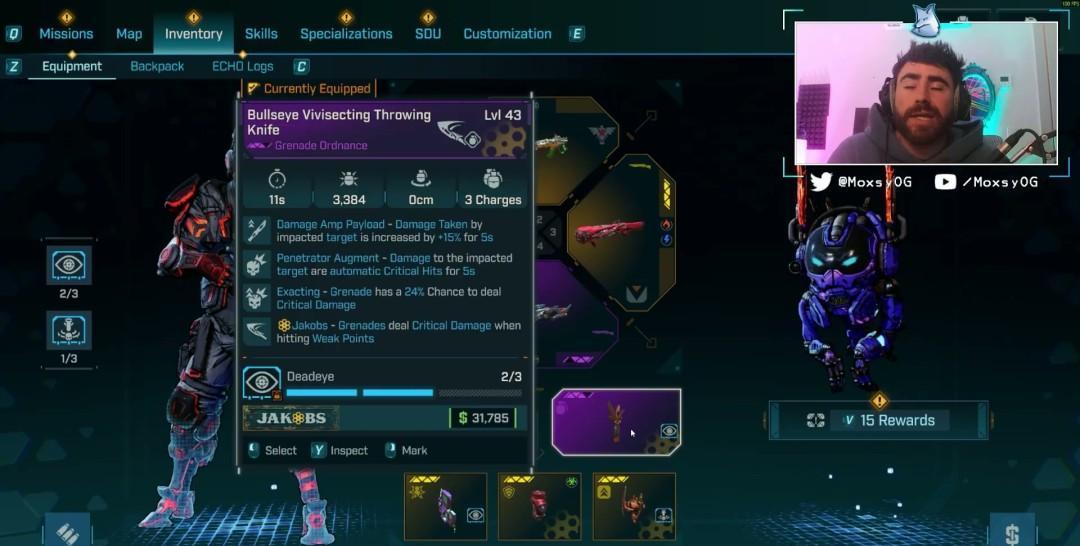Open the ECHO Logs sub-tab
Viewport: 1080px width, 546px height.
pos(243,67)
